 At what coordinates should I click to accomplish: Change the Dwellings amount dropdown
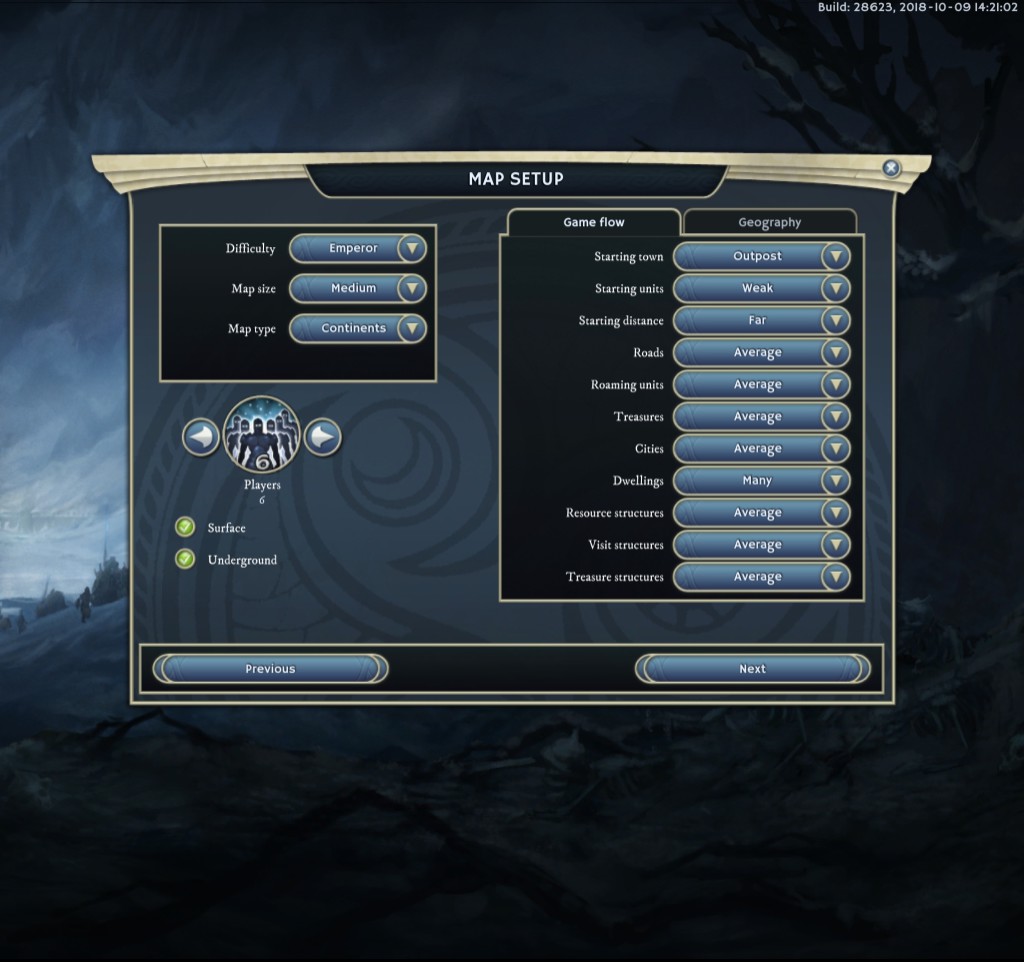762,481
